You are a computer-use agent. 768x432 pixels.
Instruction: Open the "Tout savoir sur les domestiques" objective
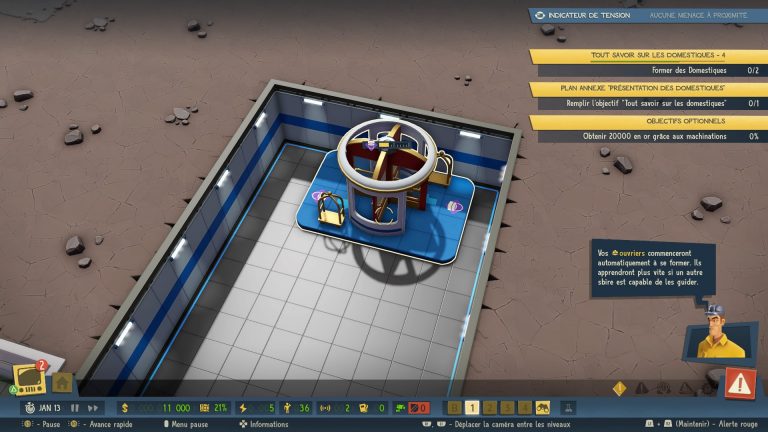pyautogui.click(x=648, y=56)
